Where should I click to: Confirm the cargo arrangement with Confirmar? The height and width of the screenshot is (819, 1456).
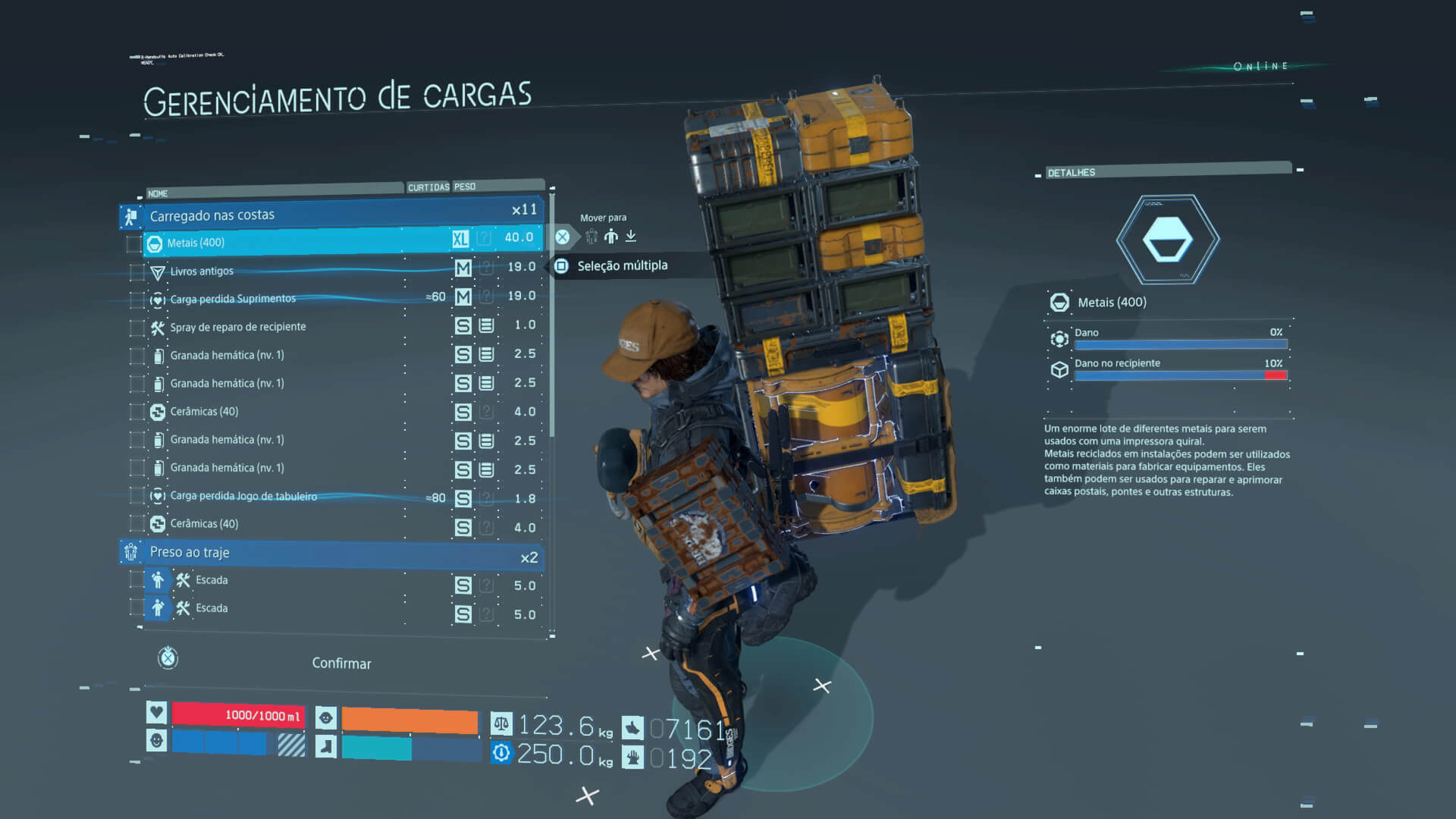click(x=341, y=664)
